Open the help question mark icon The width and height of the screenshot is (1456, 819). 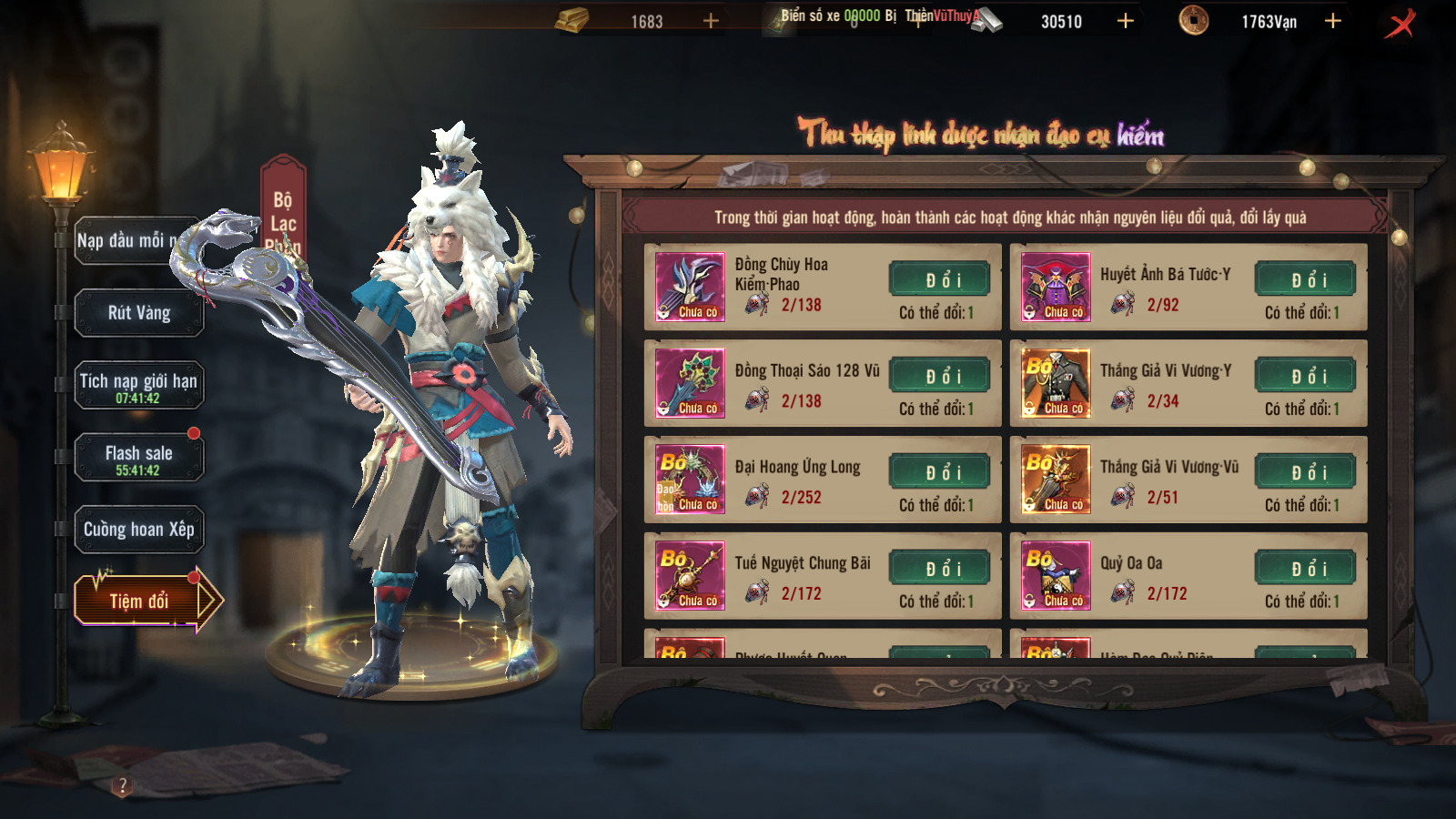pyautogui.click(x=123, y=785)
